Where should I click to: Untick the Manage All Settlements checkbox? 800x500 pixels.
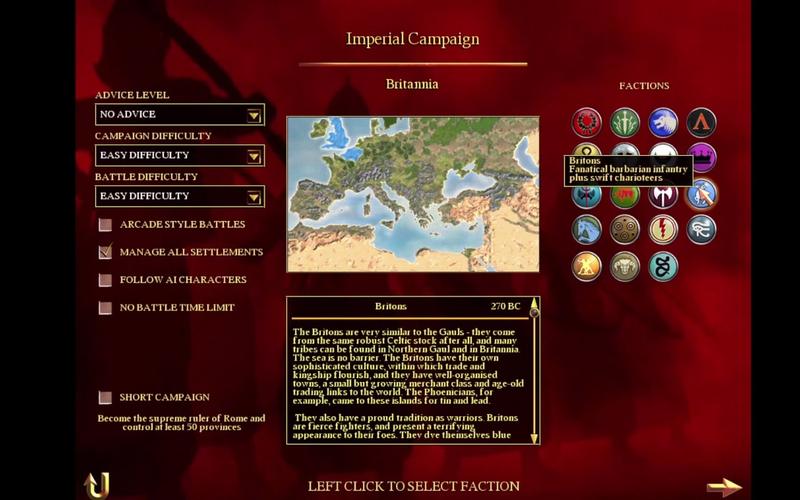pos(105,252)
